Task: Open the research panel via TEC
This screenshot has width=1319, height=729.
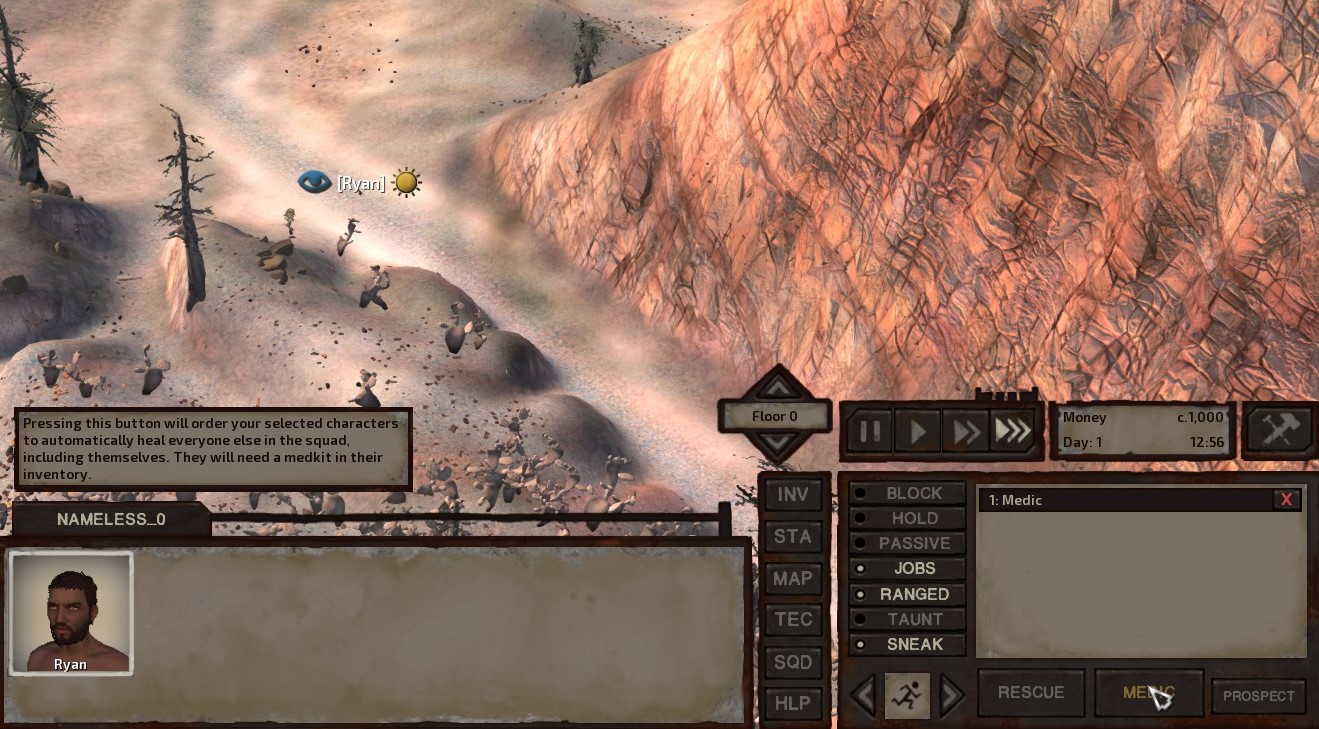Action: pos(792,619)
